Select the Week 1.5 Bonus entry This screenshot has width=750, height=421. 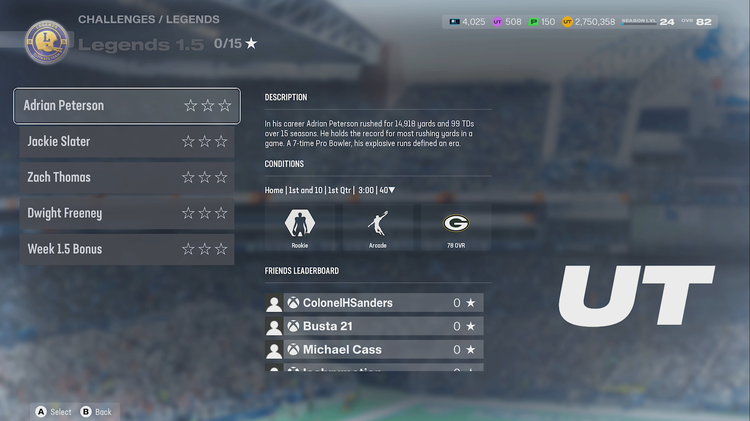coord(127,249)
